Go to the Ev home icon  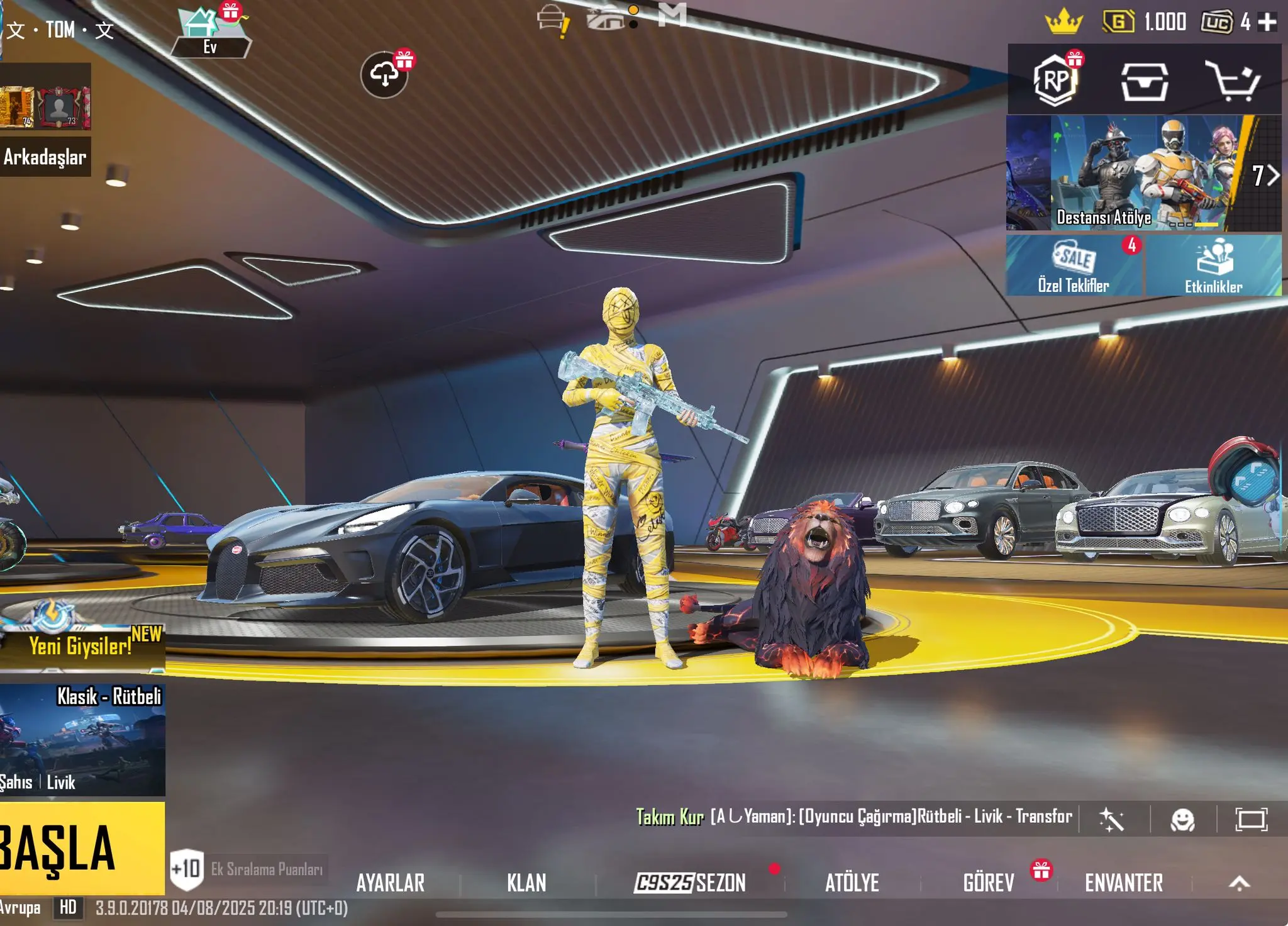[x=210, y=33]
